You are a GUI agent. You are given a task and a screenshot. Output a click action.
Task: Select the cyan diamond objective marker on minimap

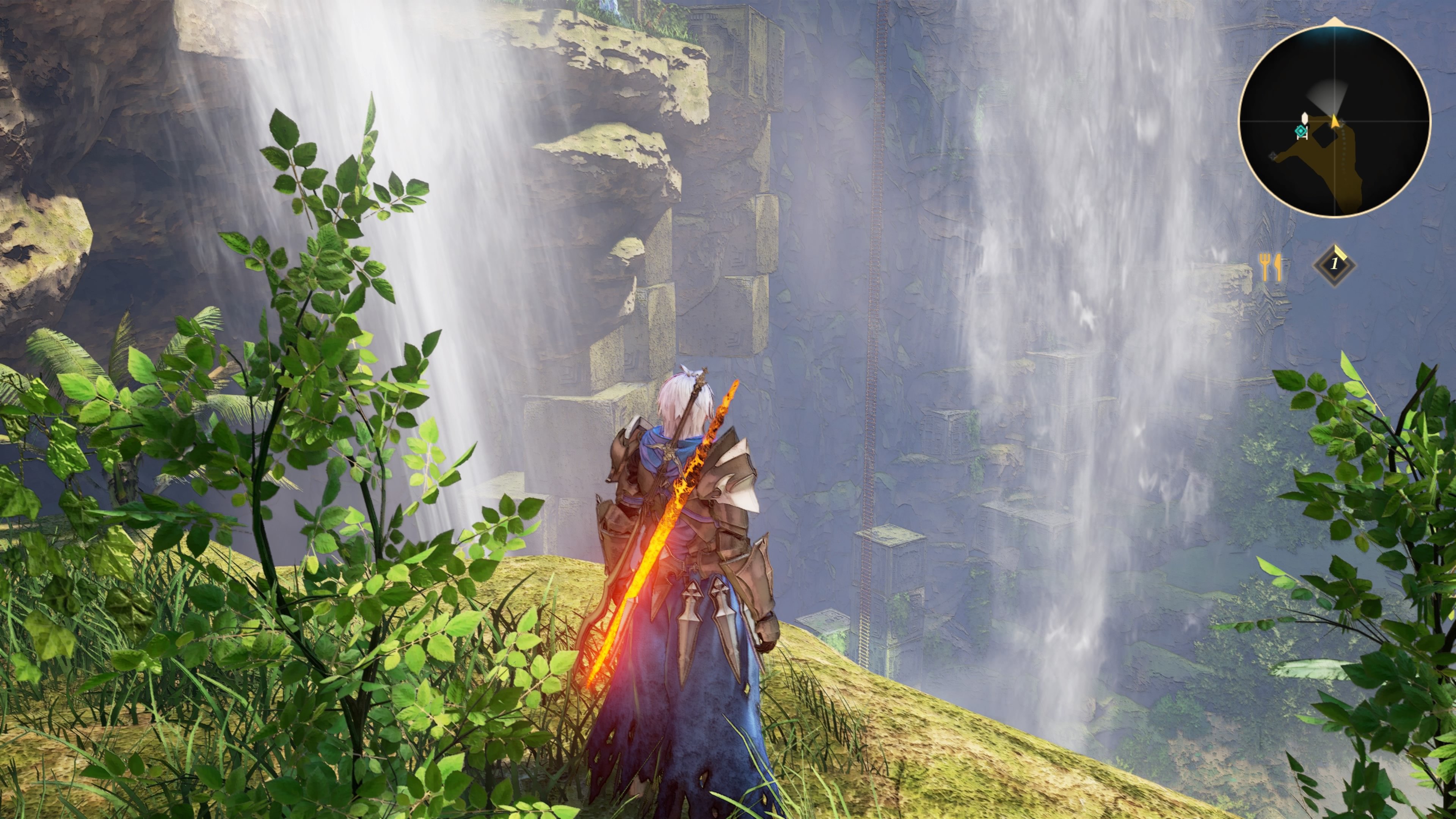coord(1301,130)
